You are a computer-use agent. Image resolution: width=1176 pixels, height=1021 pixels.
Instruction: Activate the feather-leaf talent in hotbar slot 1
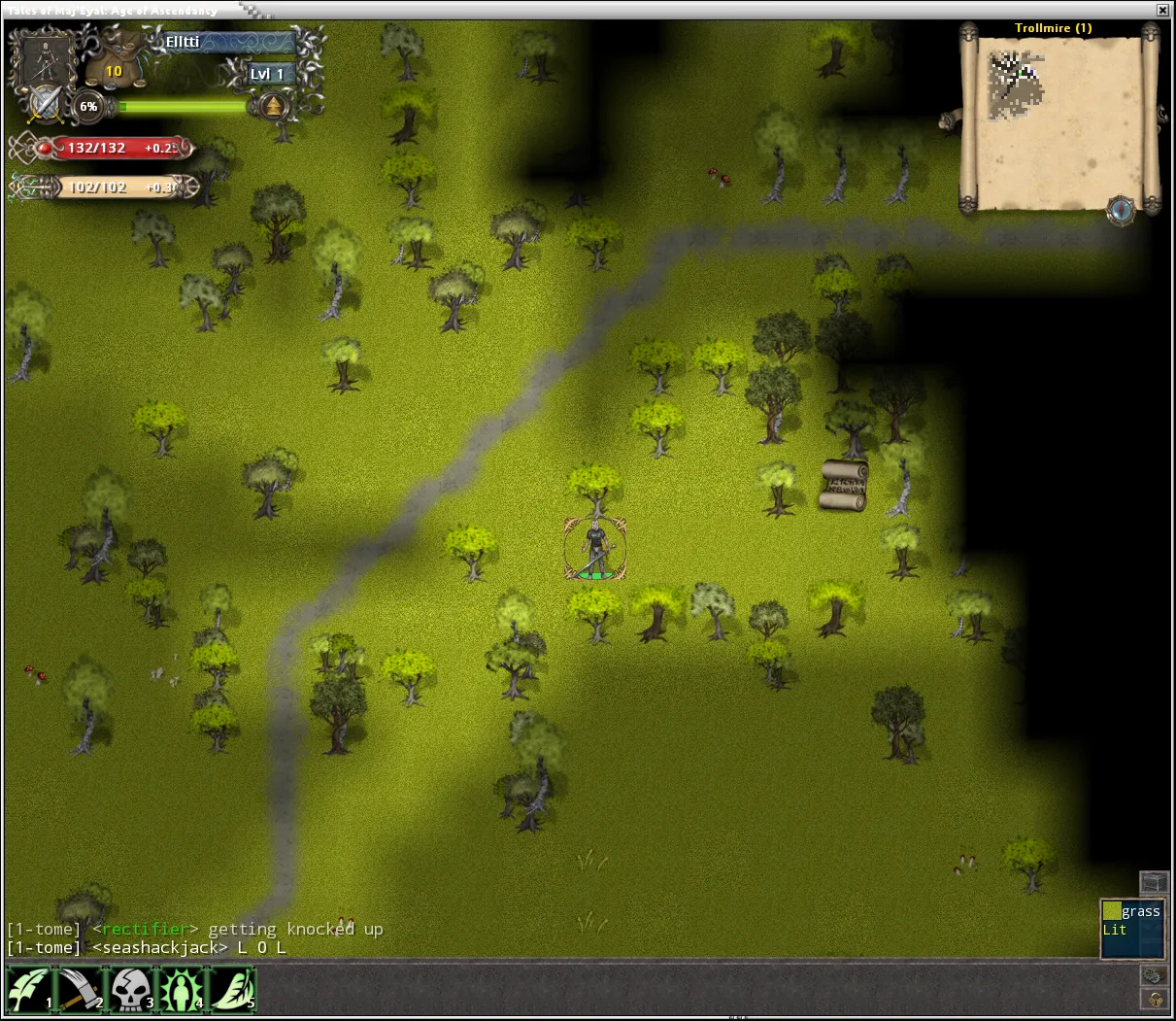[30, 990]
